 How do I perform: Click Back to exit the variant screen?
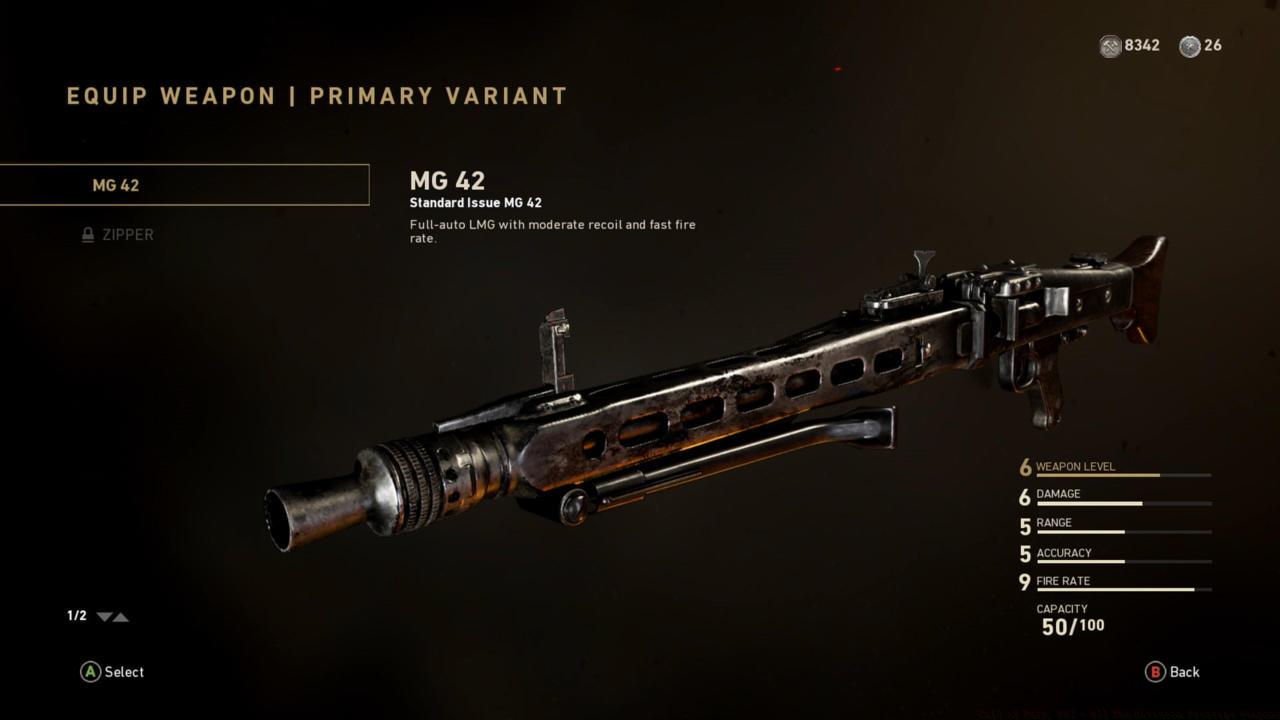(1174, 672)
